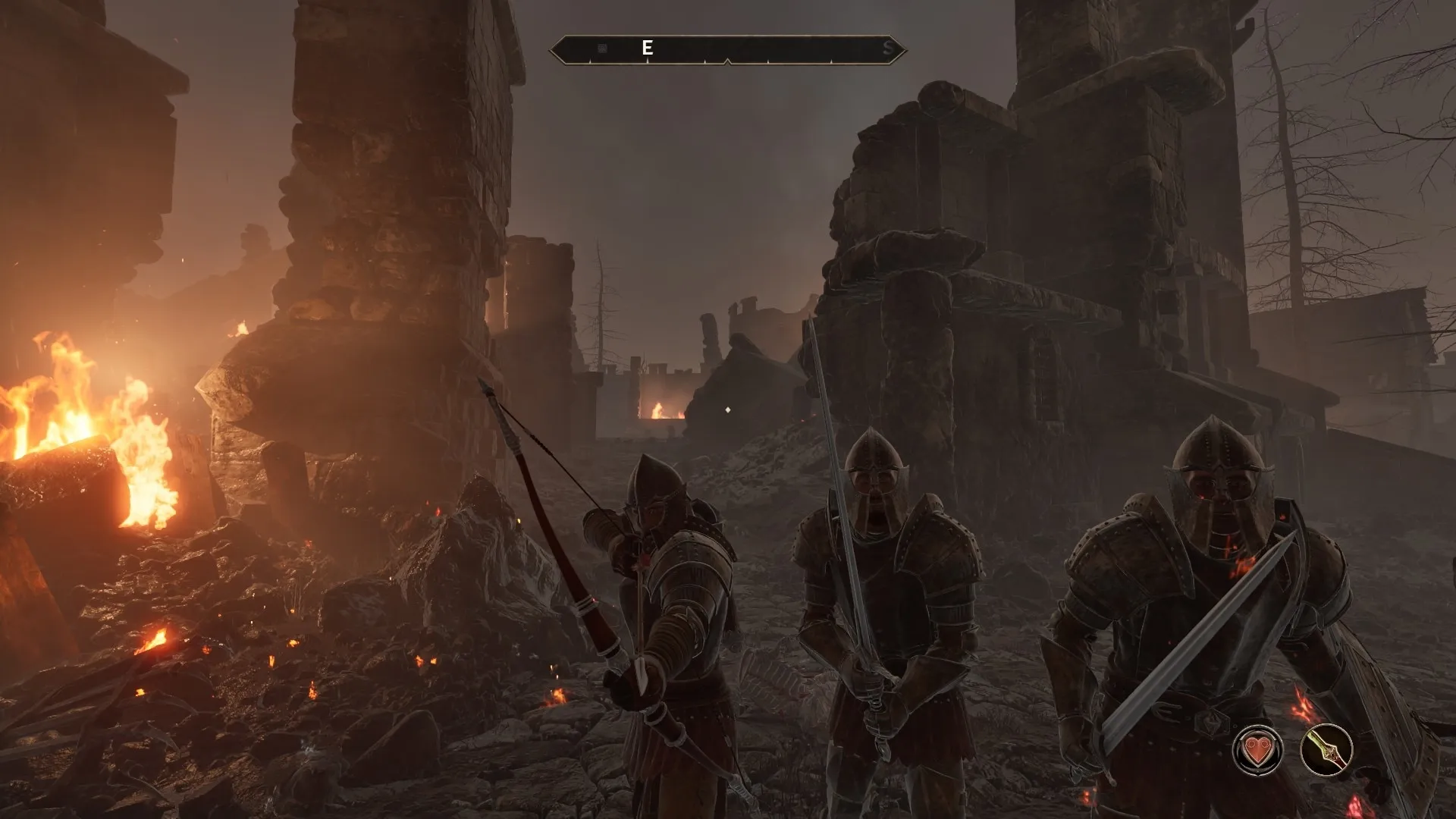This screenshot has width=1456, height=819.
Task: Select the heart spell icon
Action: (1257, 750)
